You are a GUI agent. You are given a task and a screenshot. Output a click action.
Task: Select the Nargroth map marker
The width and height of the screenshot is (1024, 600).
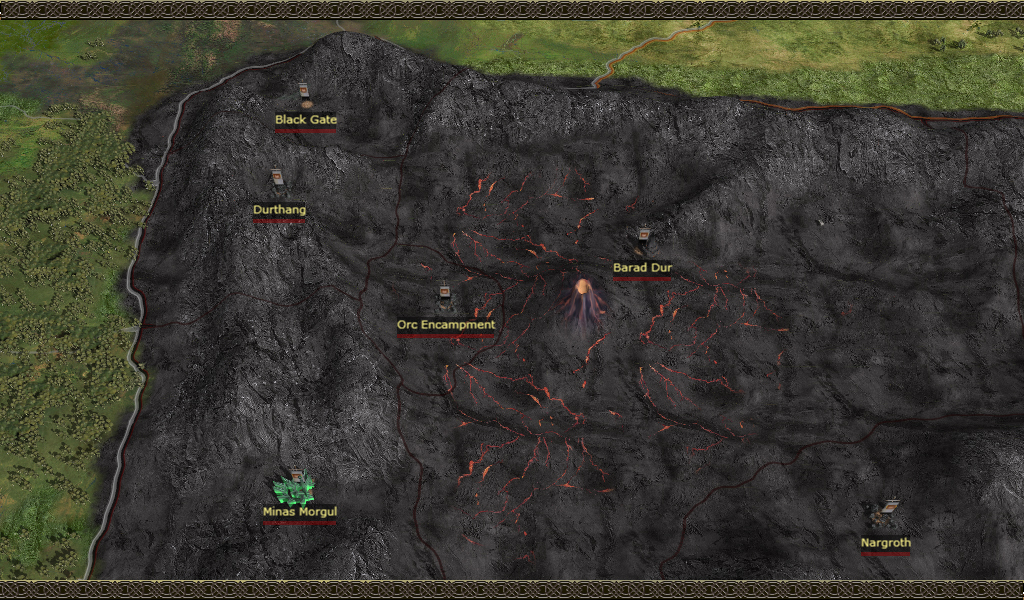(x=884, y=514)
